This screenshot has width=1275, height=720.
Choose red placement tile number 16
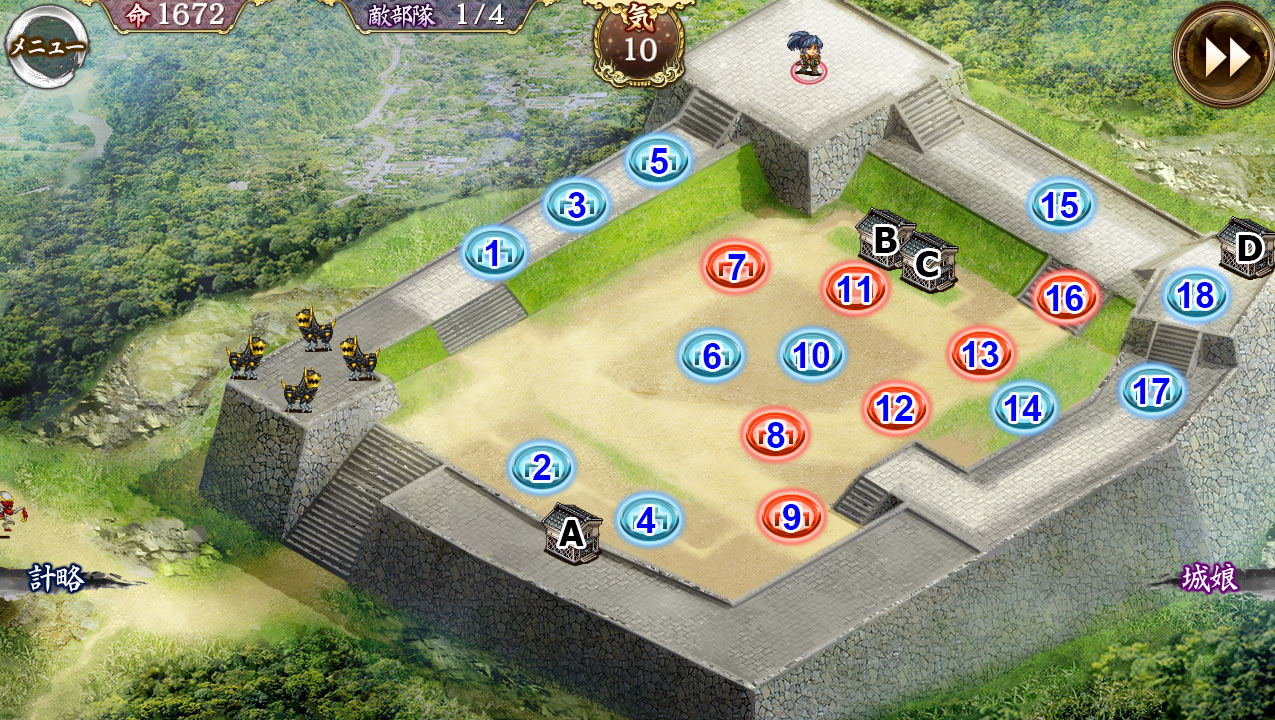point(1066,298)
